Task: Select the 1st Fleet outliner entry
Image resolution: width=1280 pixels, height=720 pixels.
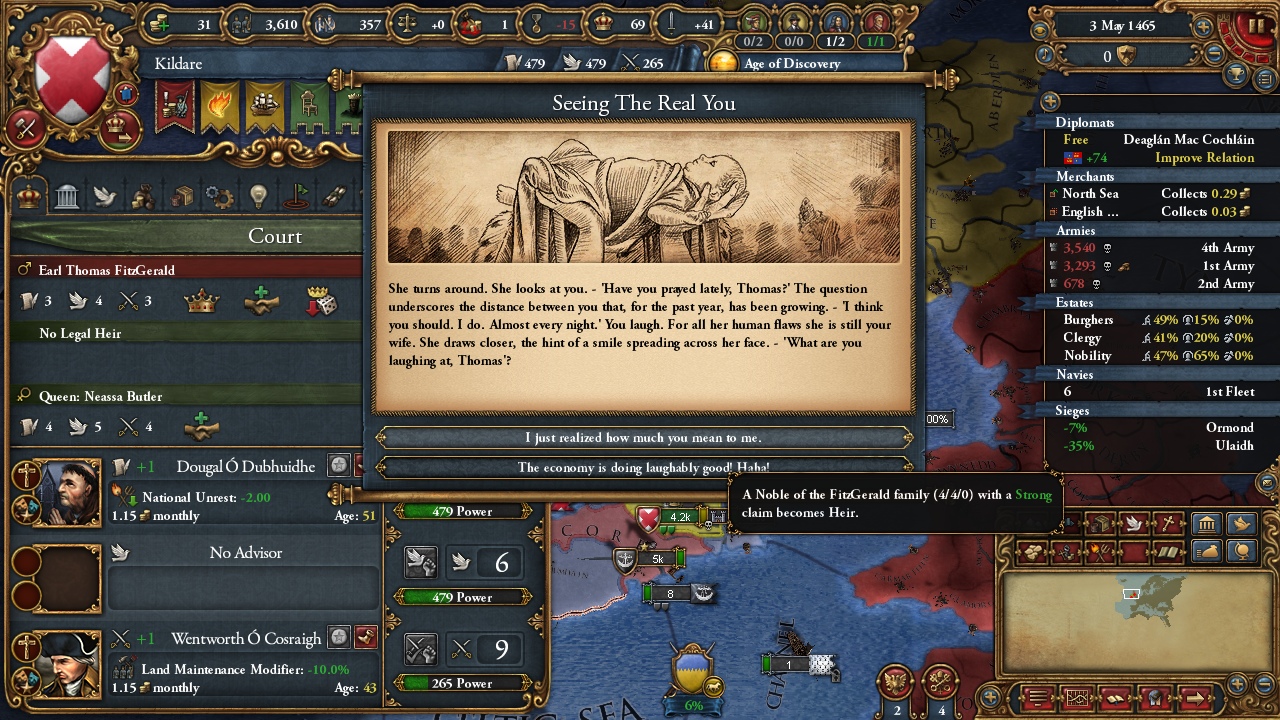Action: pyautogui.click(x=1156, y=392)
